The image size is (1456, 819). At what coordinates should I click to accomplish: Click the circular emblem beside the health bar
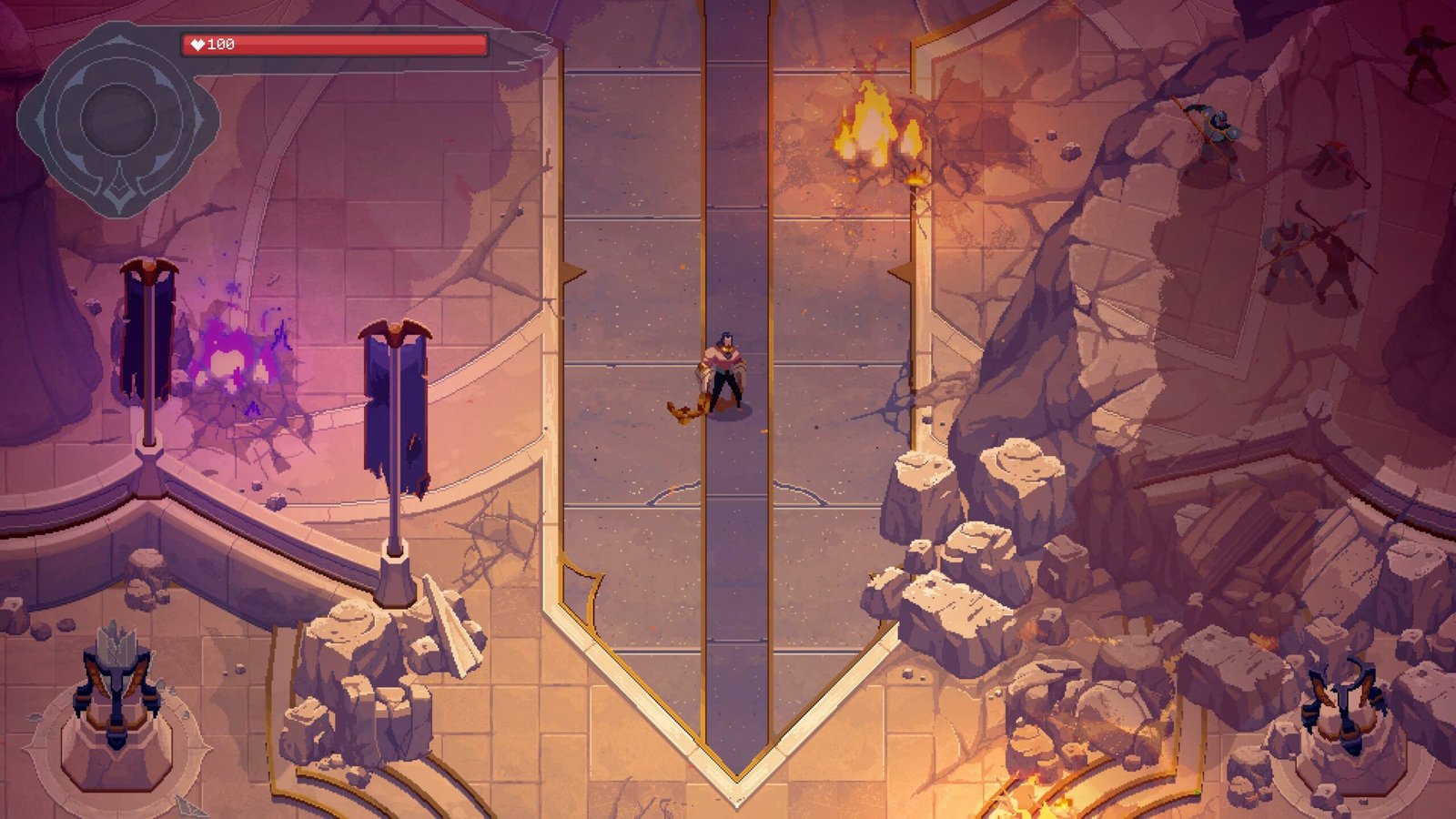click(x=117, y=119)
